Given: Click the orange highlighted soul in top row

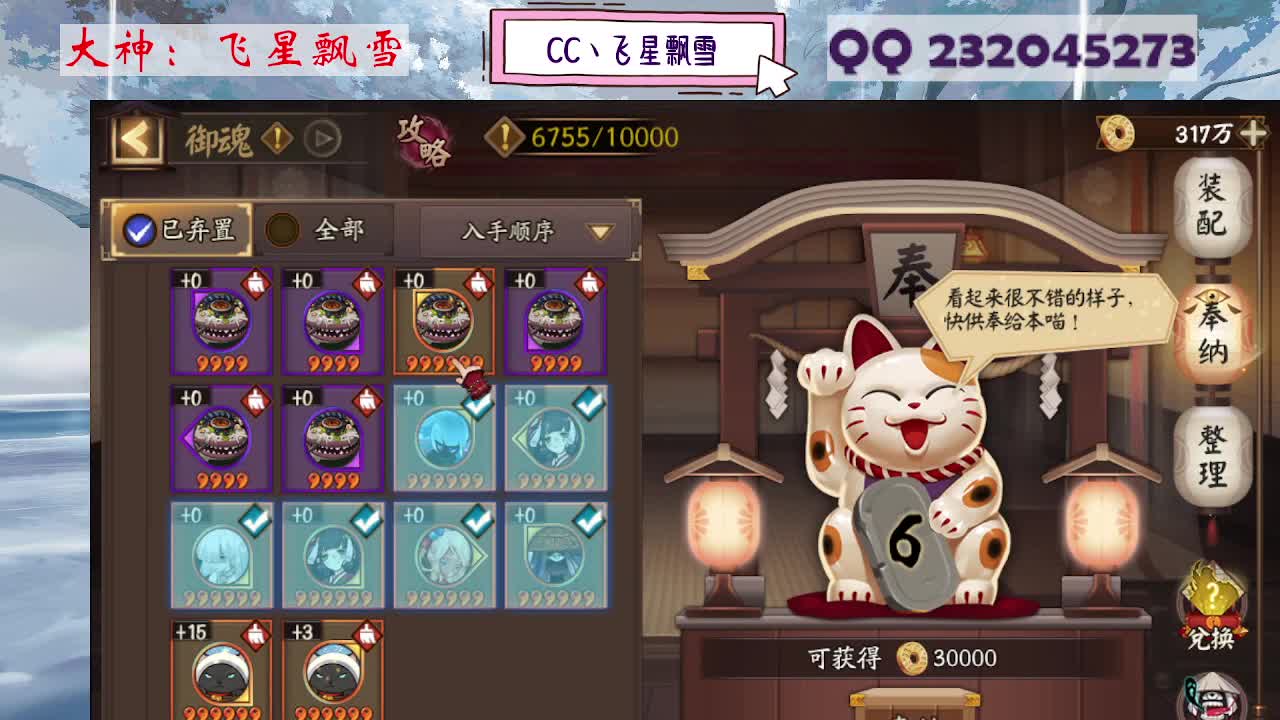Looking at the screenshot, I should (445, 320).
